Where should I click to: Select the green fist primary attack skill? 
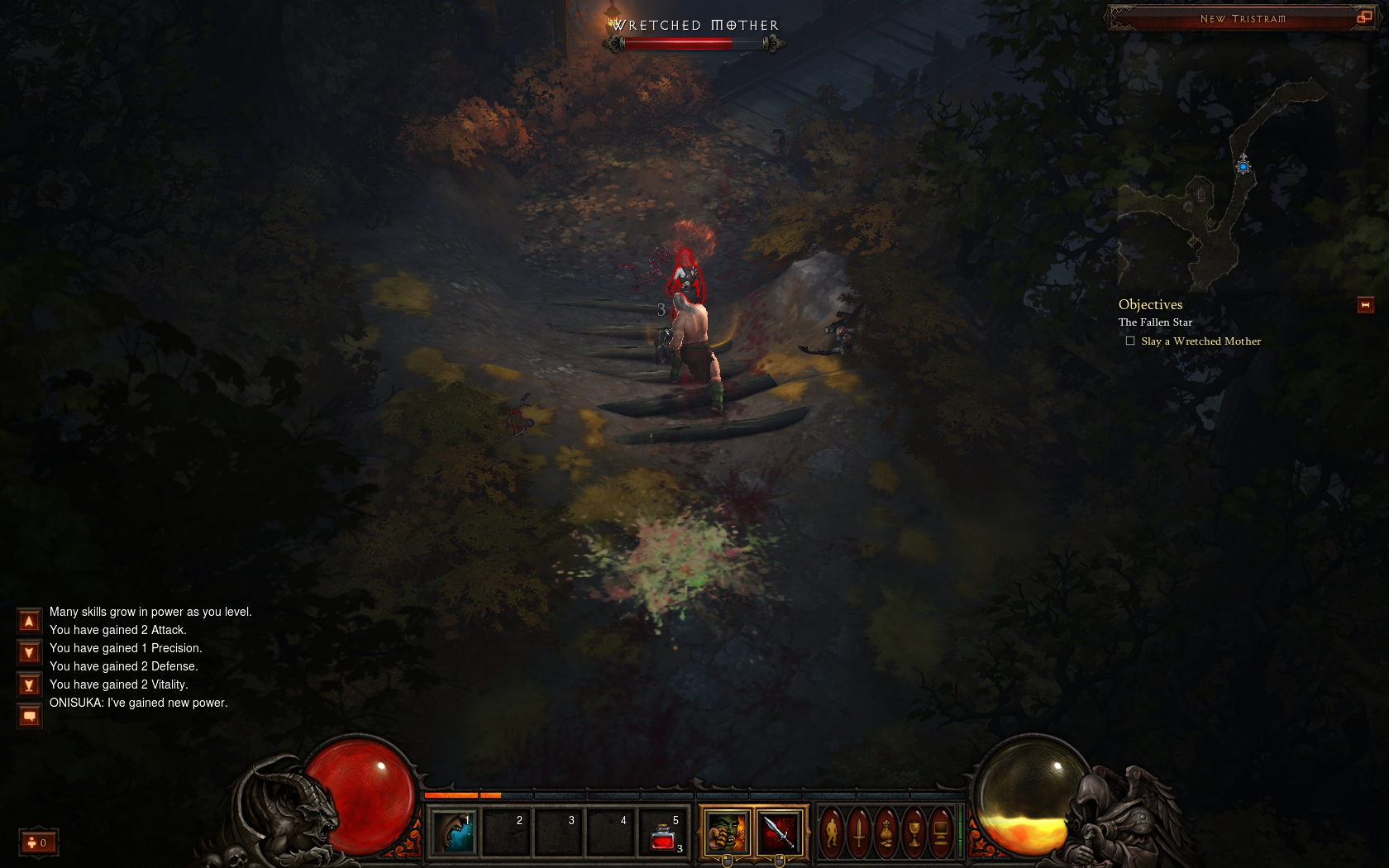click(727, 832)
